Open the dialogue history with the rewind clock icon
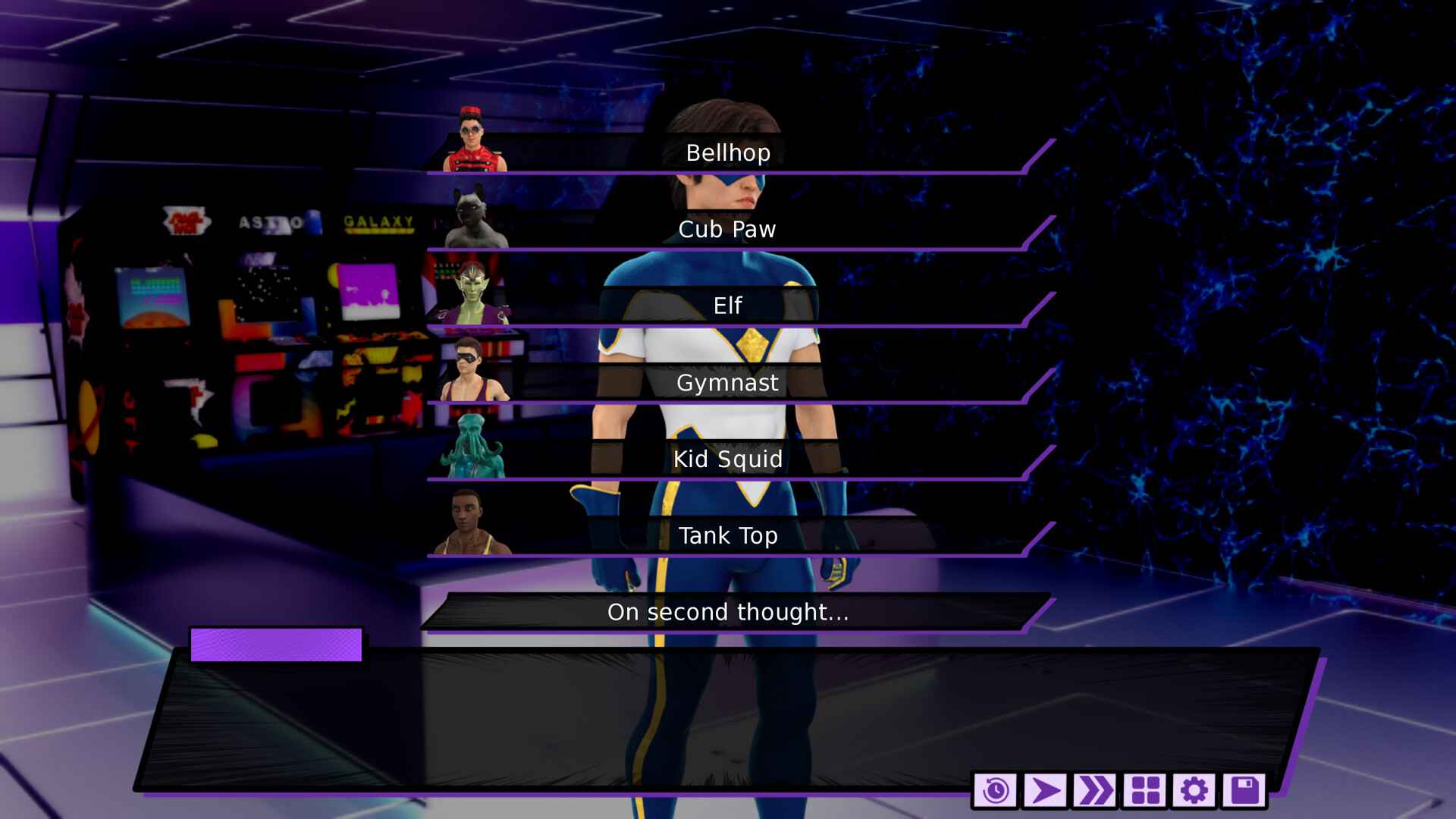Image resolution: width=1456 pixels, height=819 pixels. [x=996, y=791]
